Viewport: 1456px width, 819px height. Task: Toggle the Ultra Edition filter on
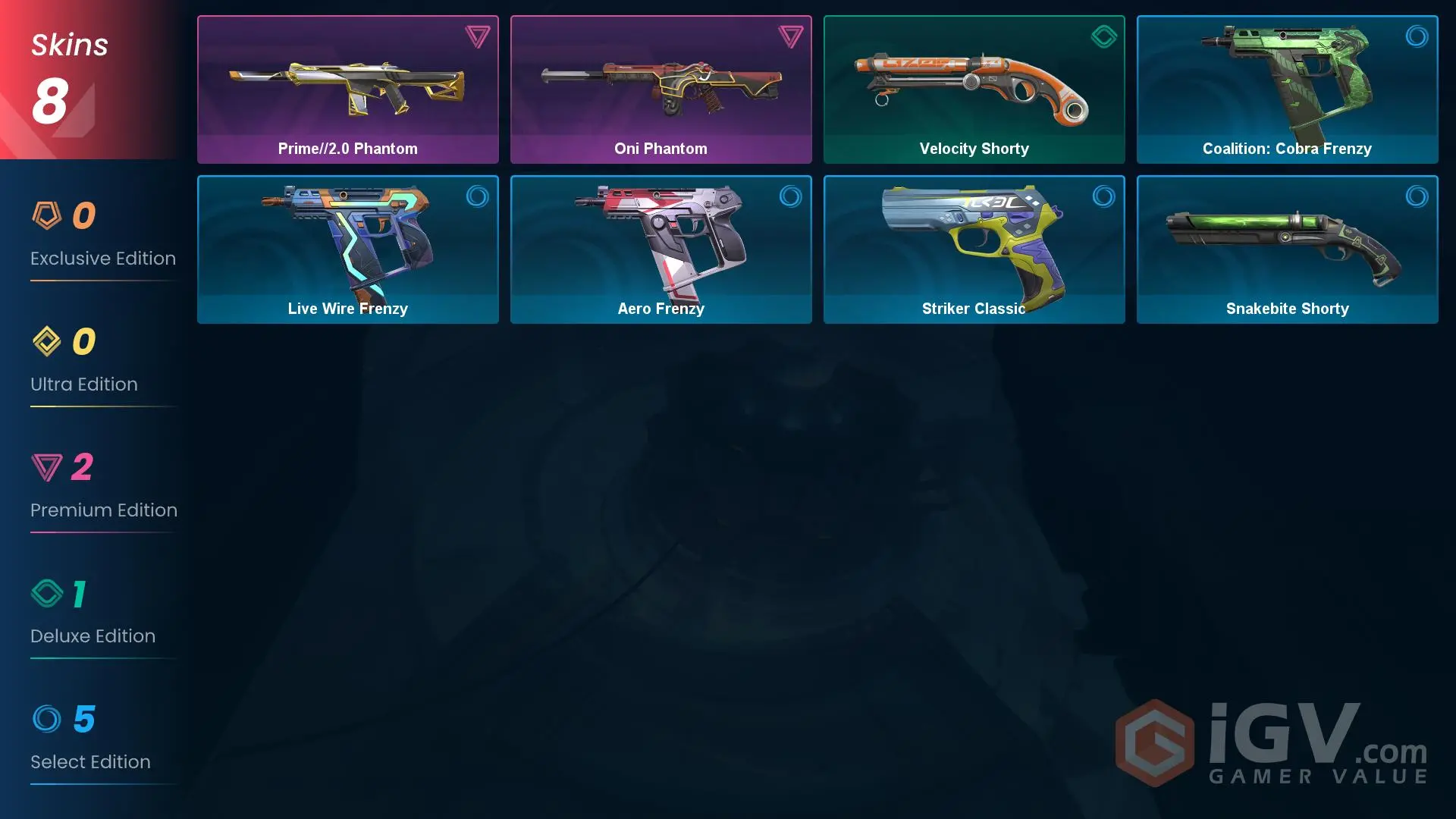point(83,363)
